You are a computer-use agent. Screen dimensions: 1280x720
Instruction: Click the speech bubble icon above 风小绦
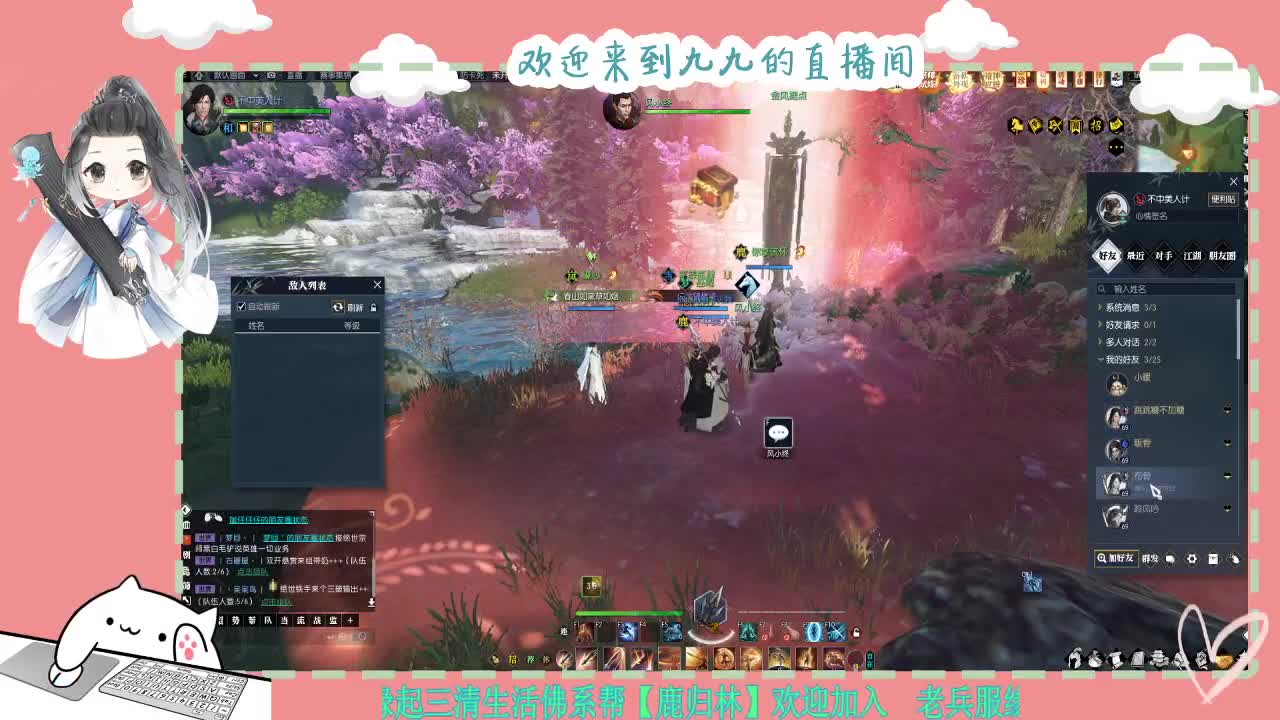778,432
